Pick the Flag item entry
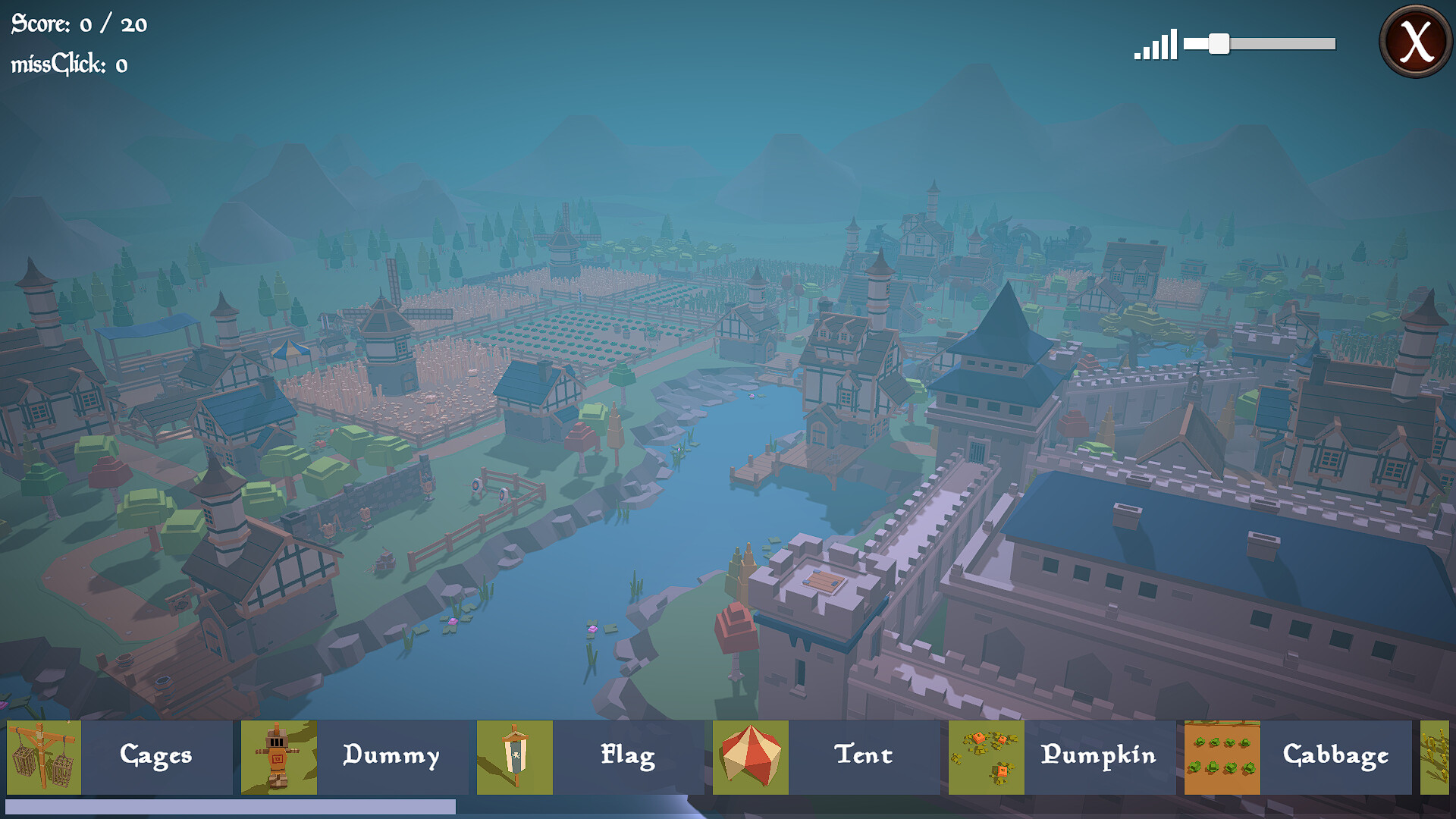 point(628,756)
